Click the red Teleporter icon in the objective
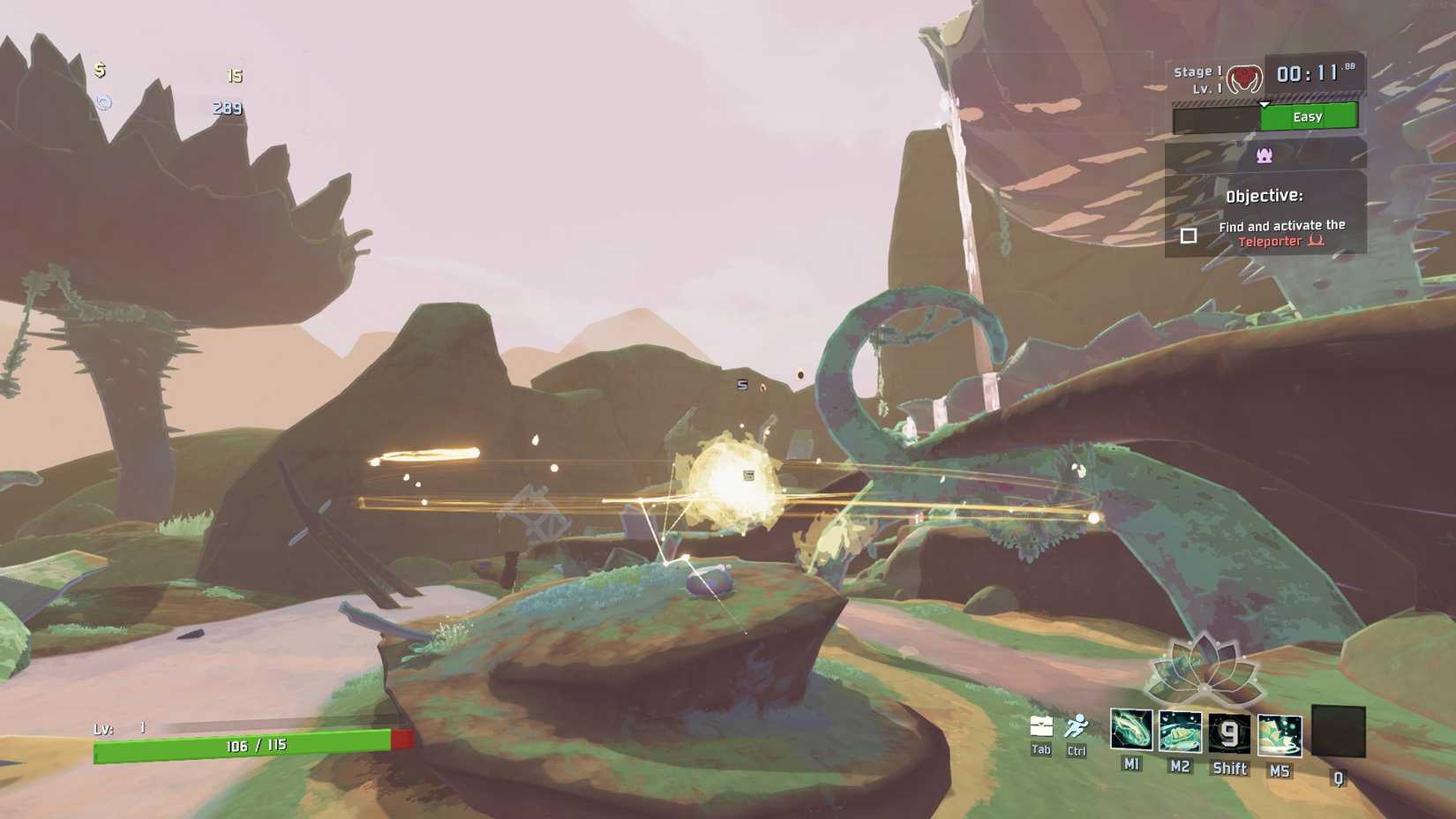Screen dimensions: 1456x819 tap(1317, 240)
